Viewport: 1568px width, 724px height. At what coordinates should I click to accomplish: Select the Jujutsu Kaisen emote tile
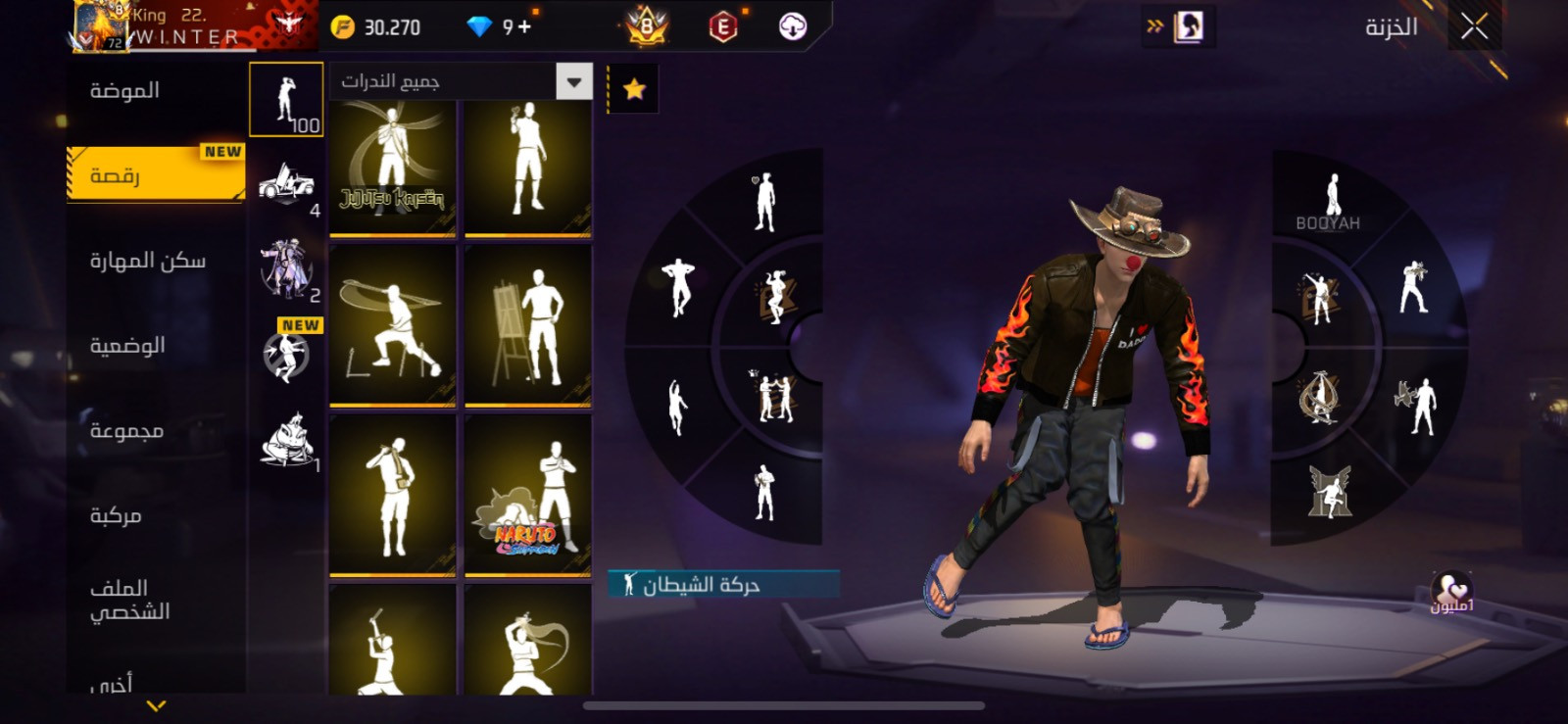pos(392,168)
